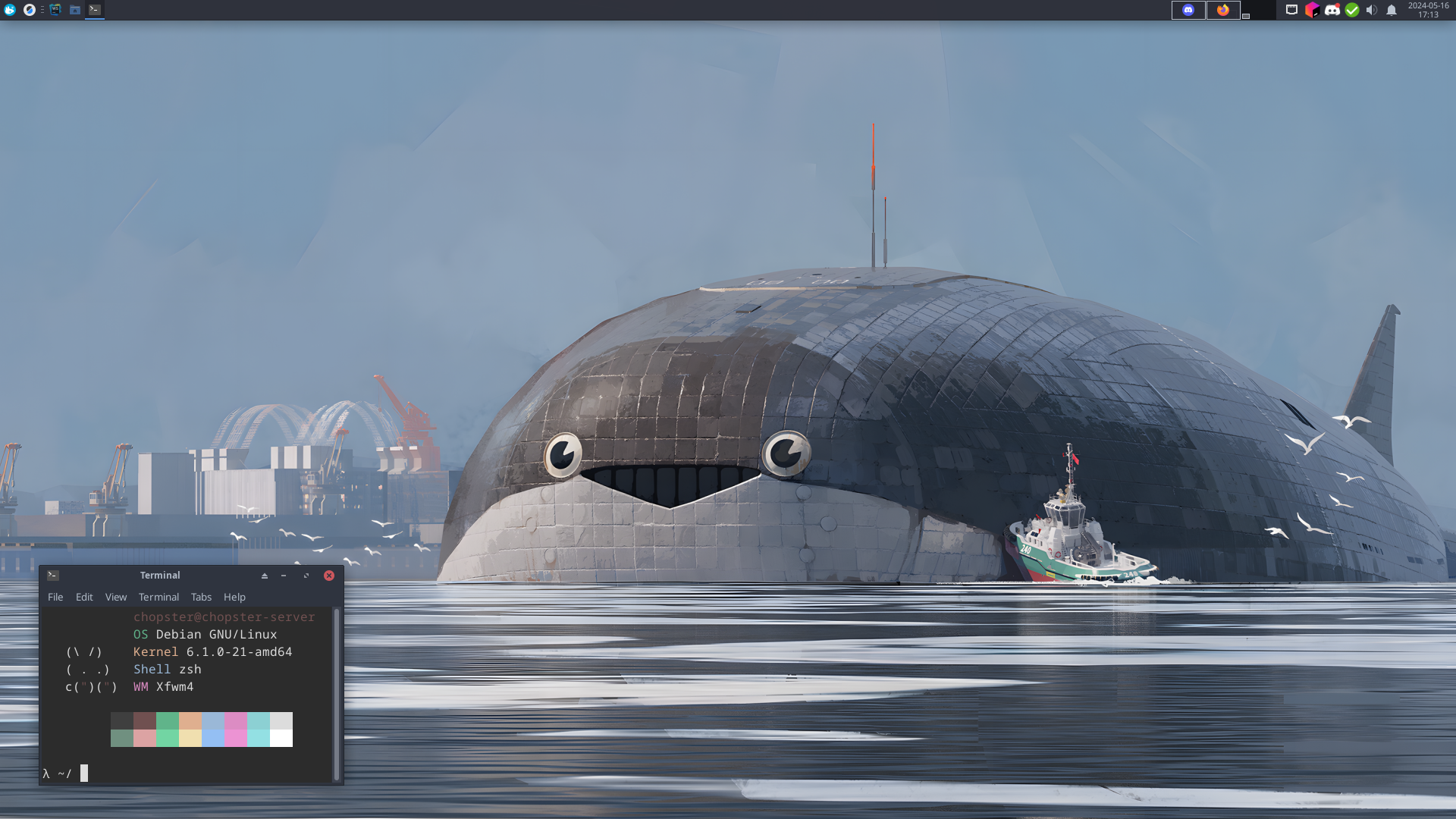Close the Terminal window
1456x819 pixels.
coord(329,576)
